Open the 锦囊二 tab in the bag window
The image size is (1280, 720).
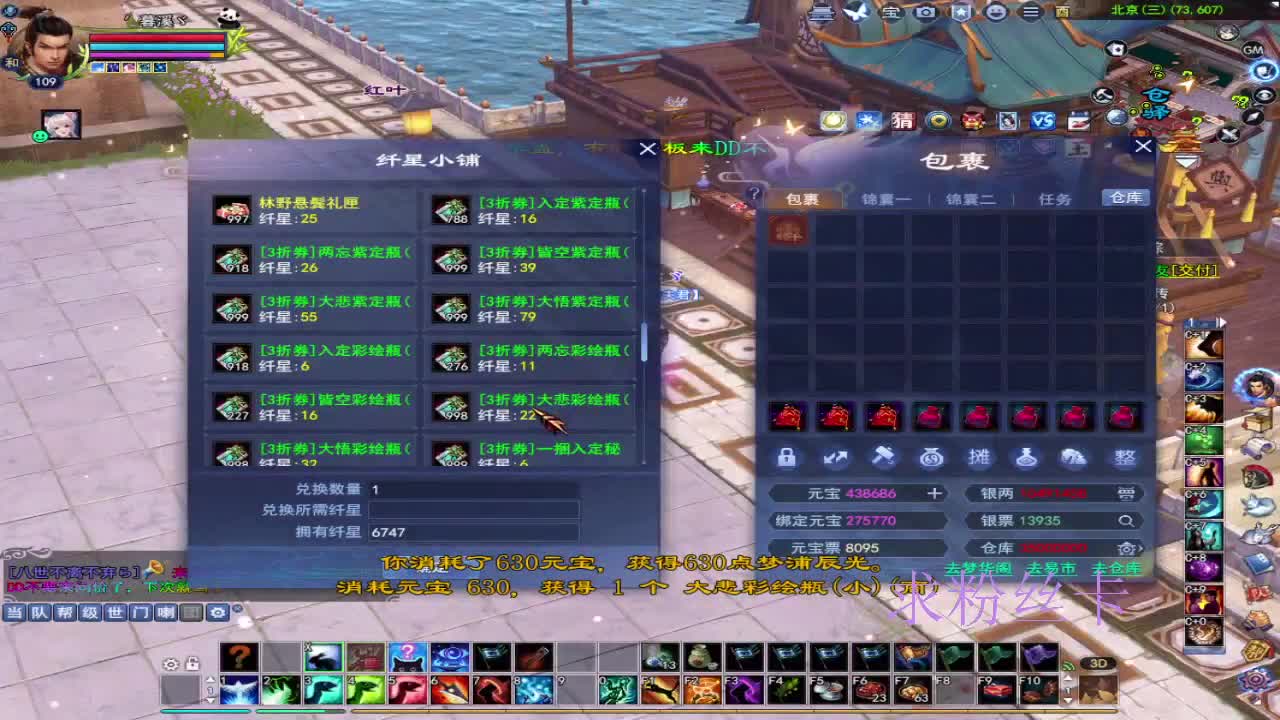pos(971,198)
